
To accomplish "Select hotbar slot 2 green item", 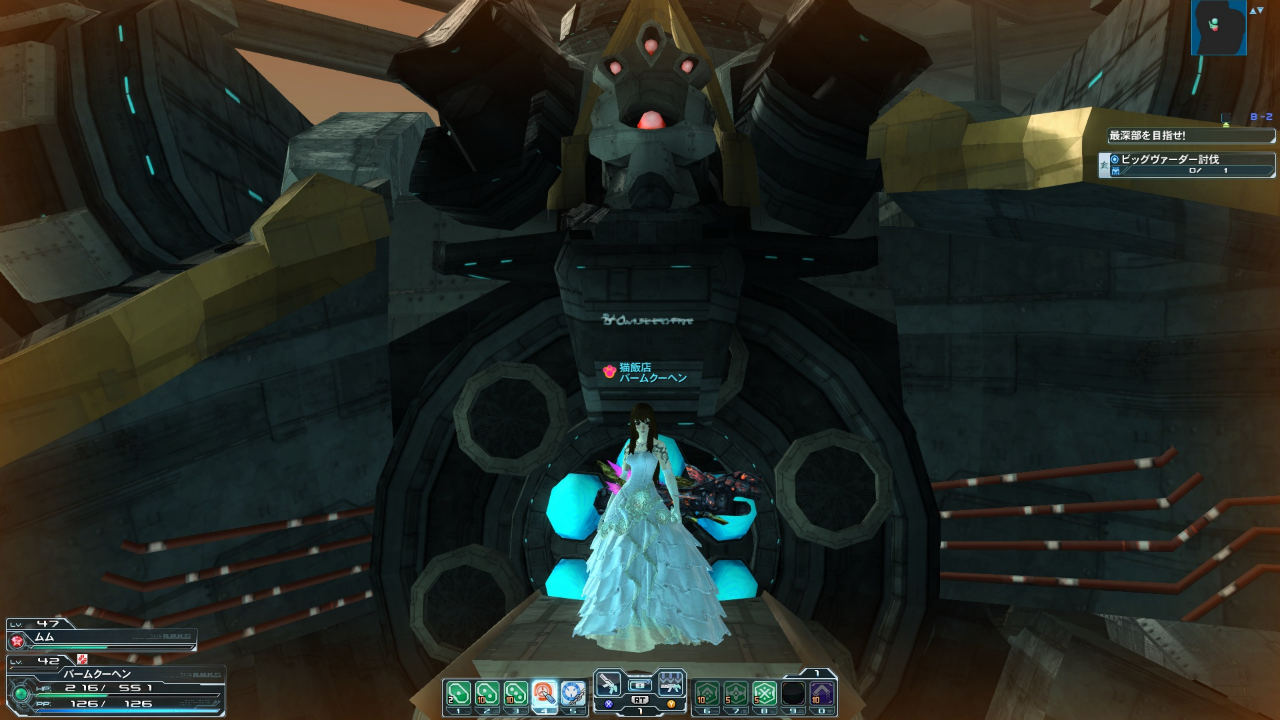I will (x=487, y=693).
